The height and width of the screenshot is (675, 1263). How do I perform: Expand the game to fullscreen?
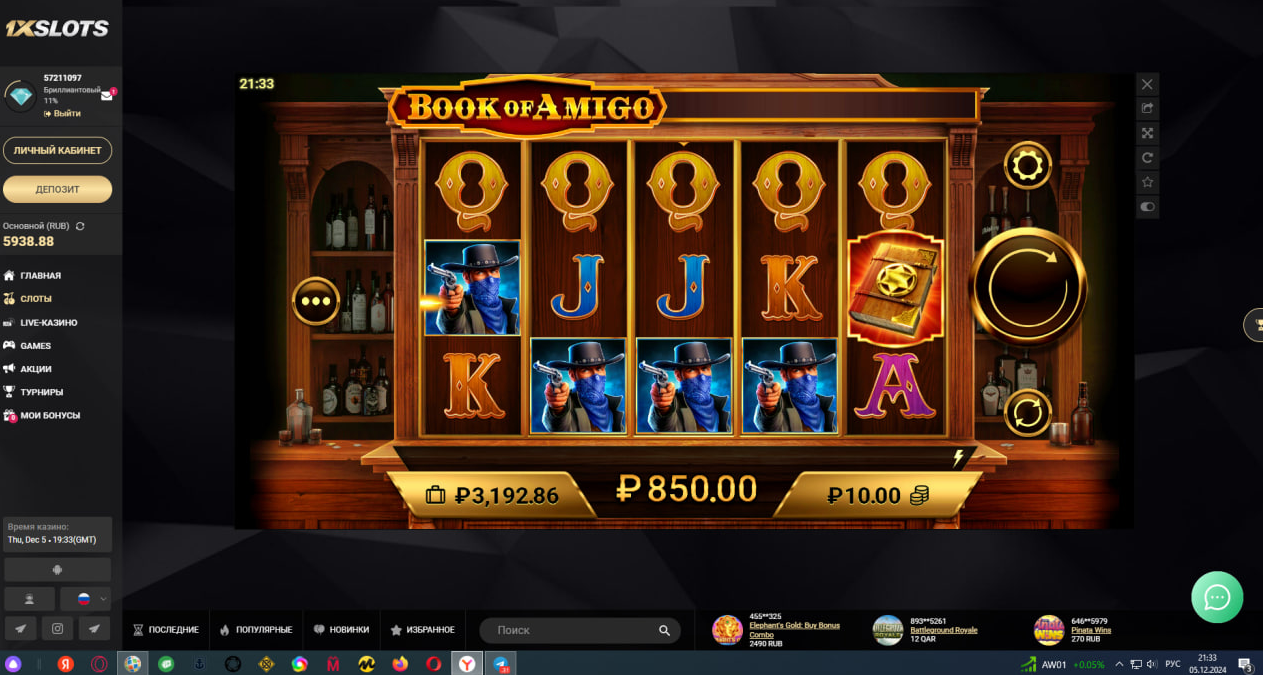pos(1147,133)
